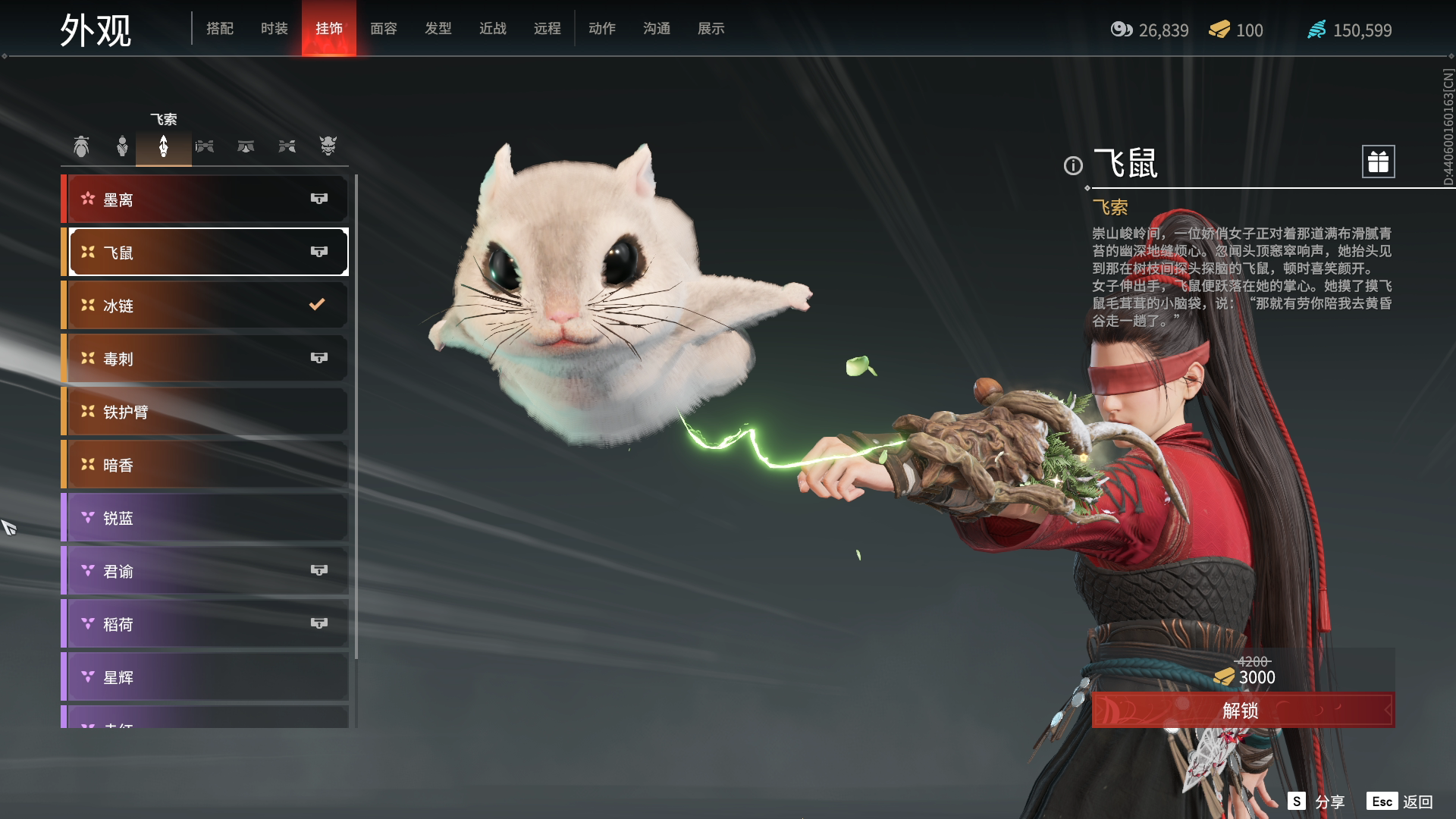This screenshot has height=819, width=1456.
Task: Switch to the 时装 tab
Action: 274,29
